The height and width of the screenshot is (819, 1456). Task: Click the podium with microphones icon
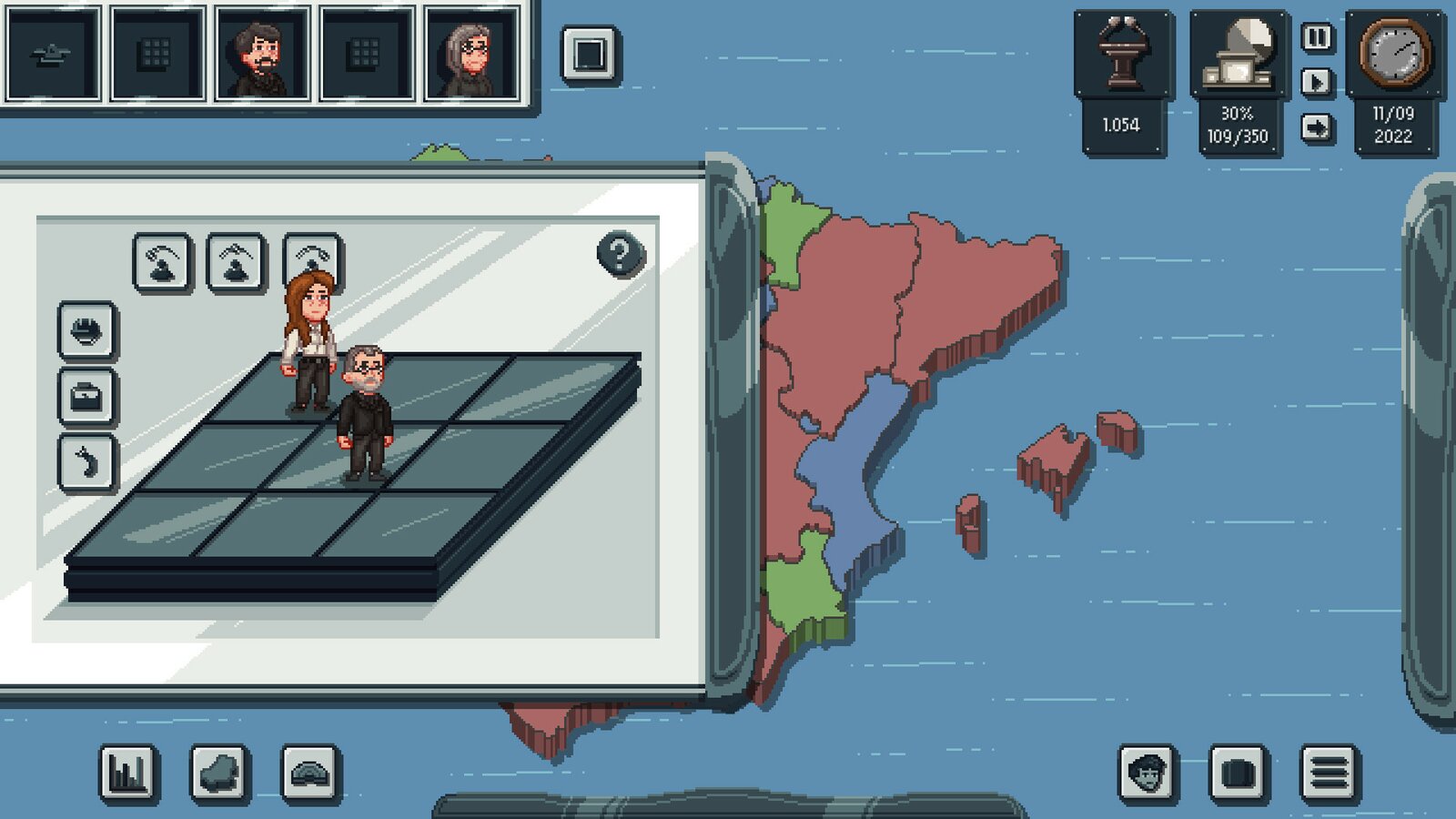point(1121,55)
